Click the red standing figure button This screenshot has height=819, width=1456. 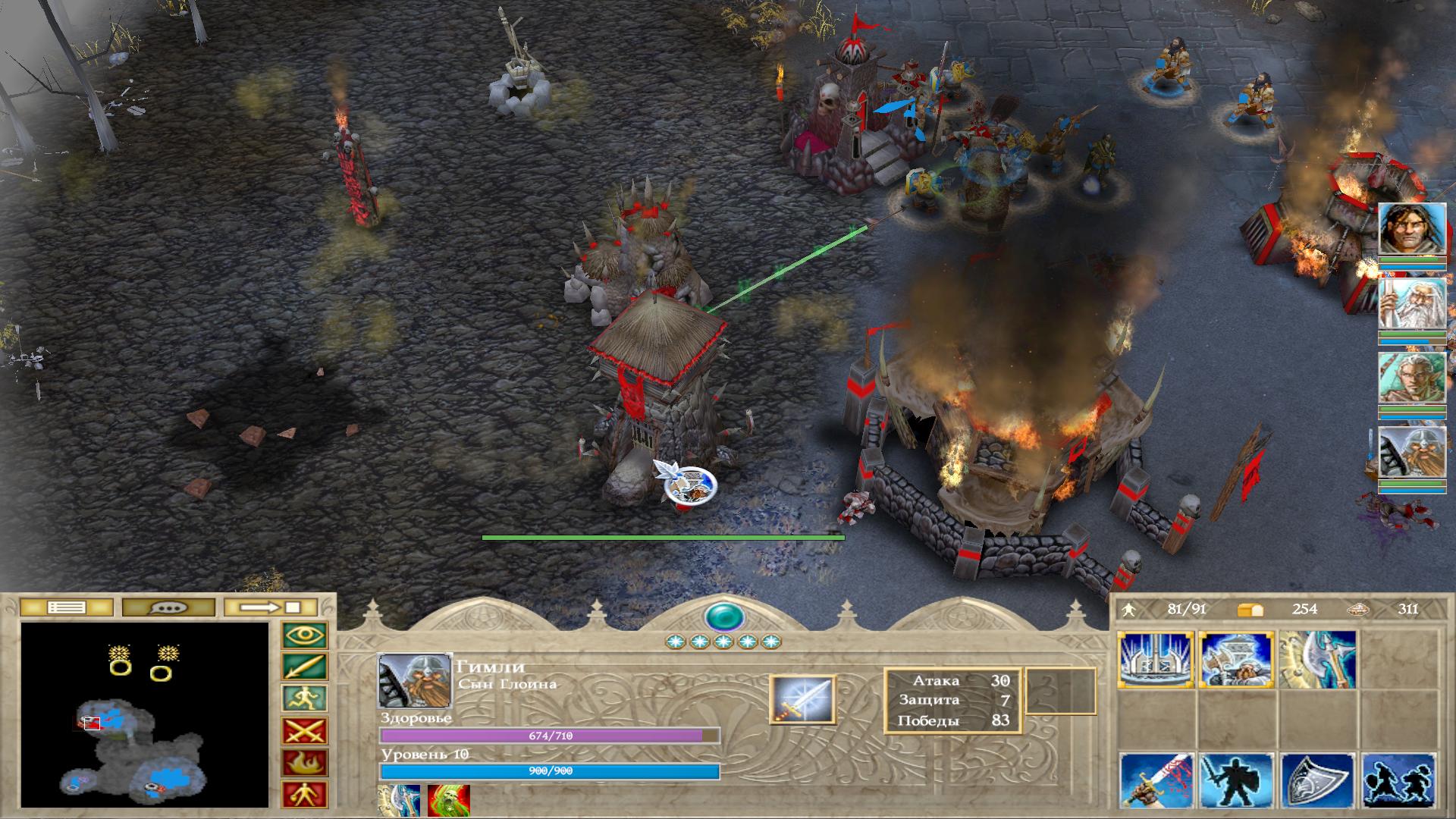pos(305,795)
